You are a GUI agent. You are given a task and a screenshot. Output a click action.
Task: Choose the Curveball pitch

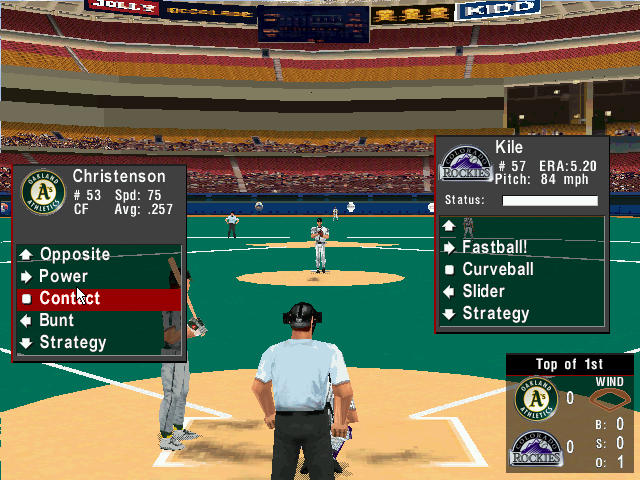pos(497,269)
